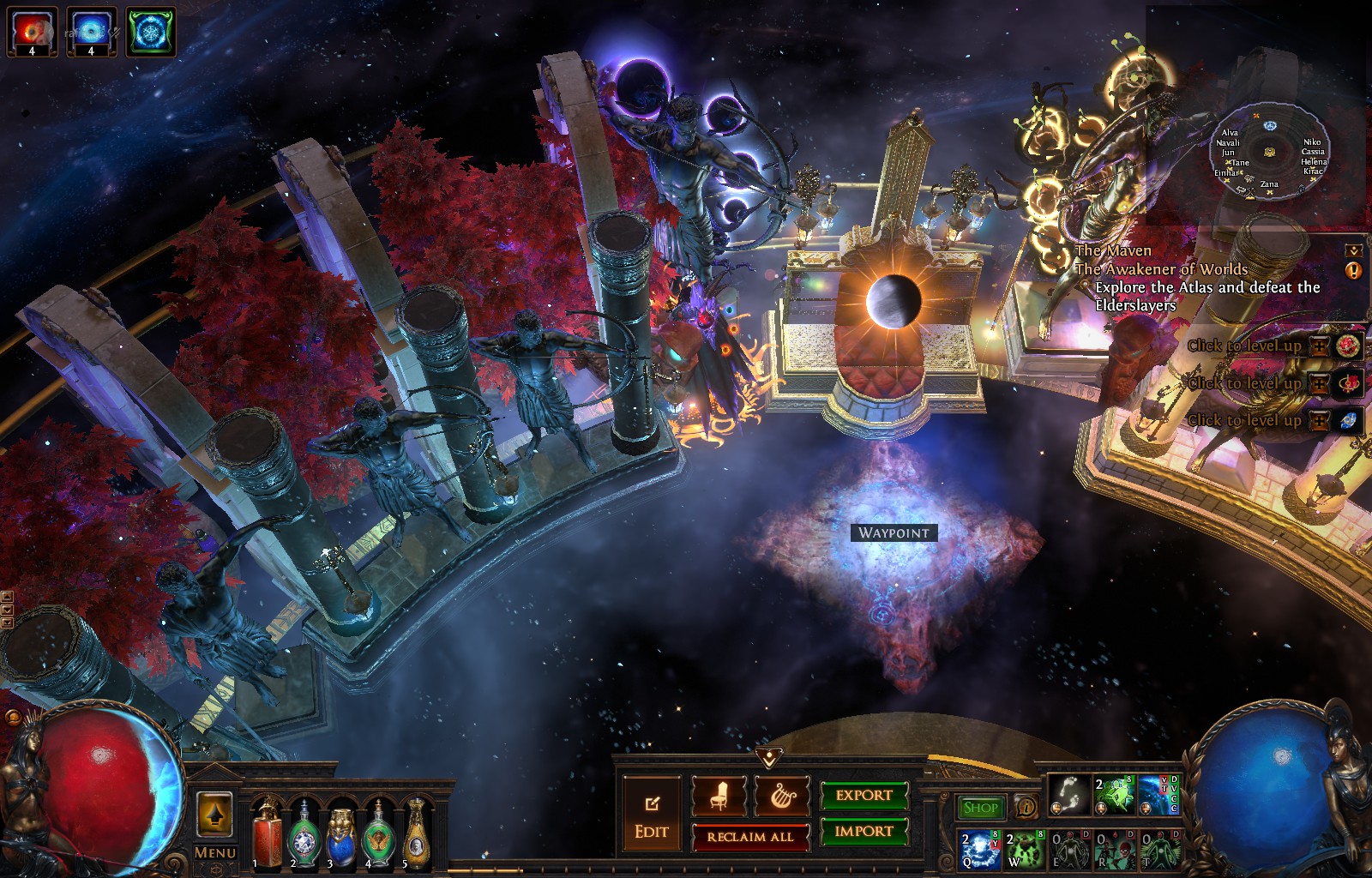This screenshot has width=1372, height=878.
Task: Open the green Shop button
Action: 980,807
